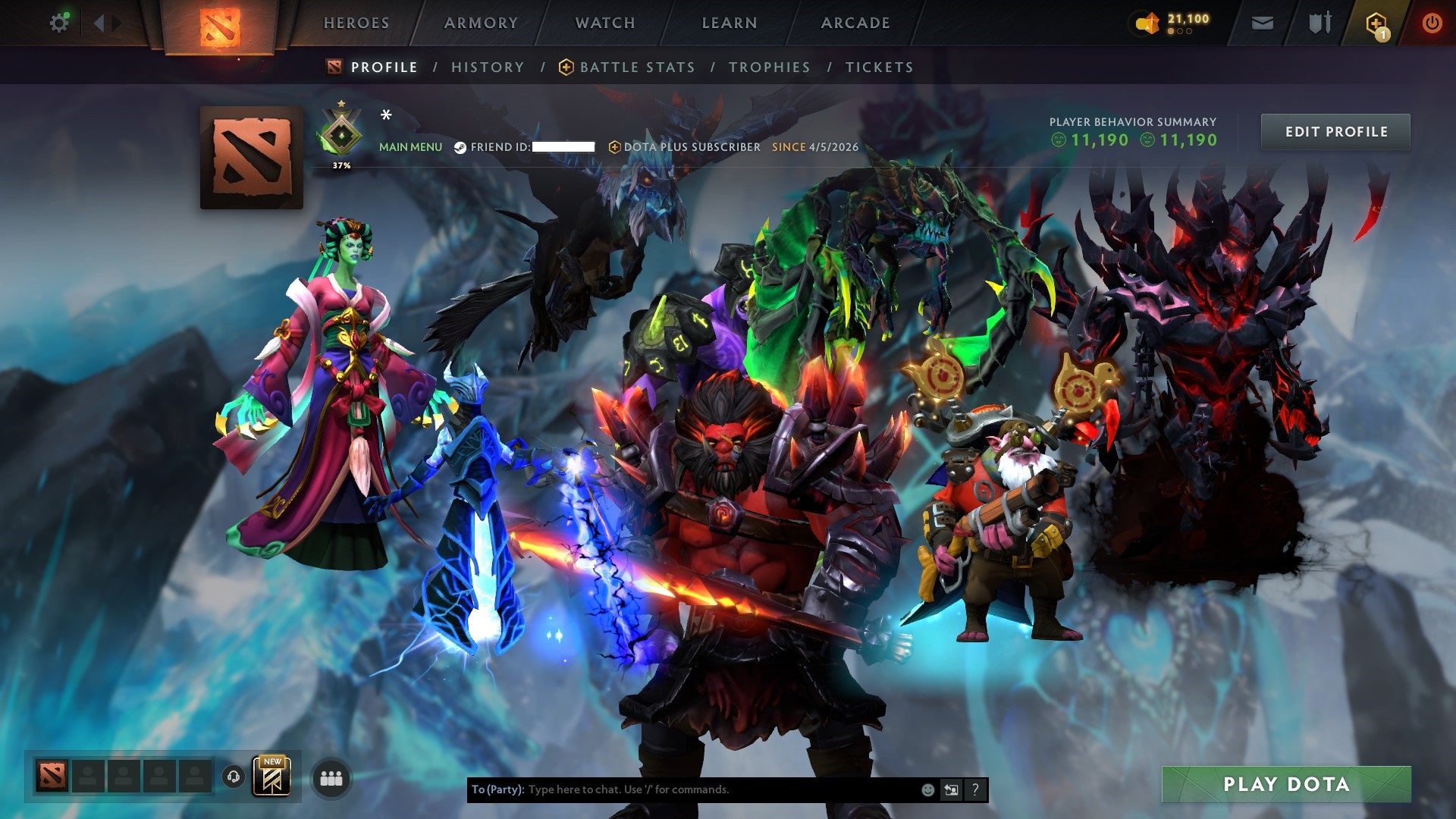Open settings with the gear icon
Viewport: 1456px width, 819px height.
59,23
